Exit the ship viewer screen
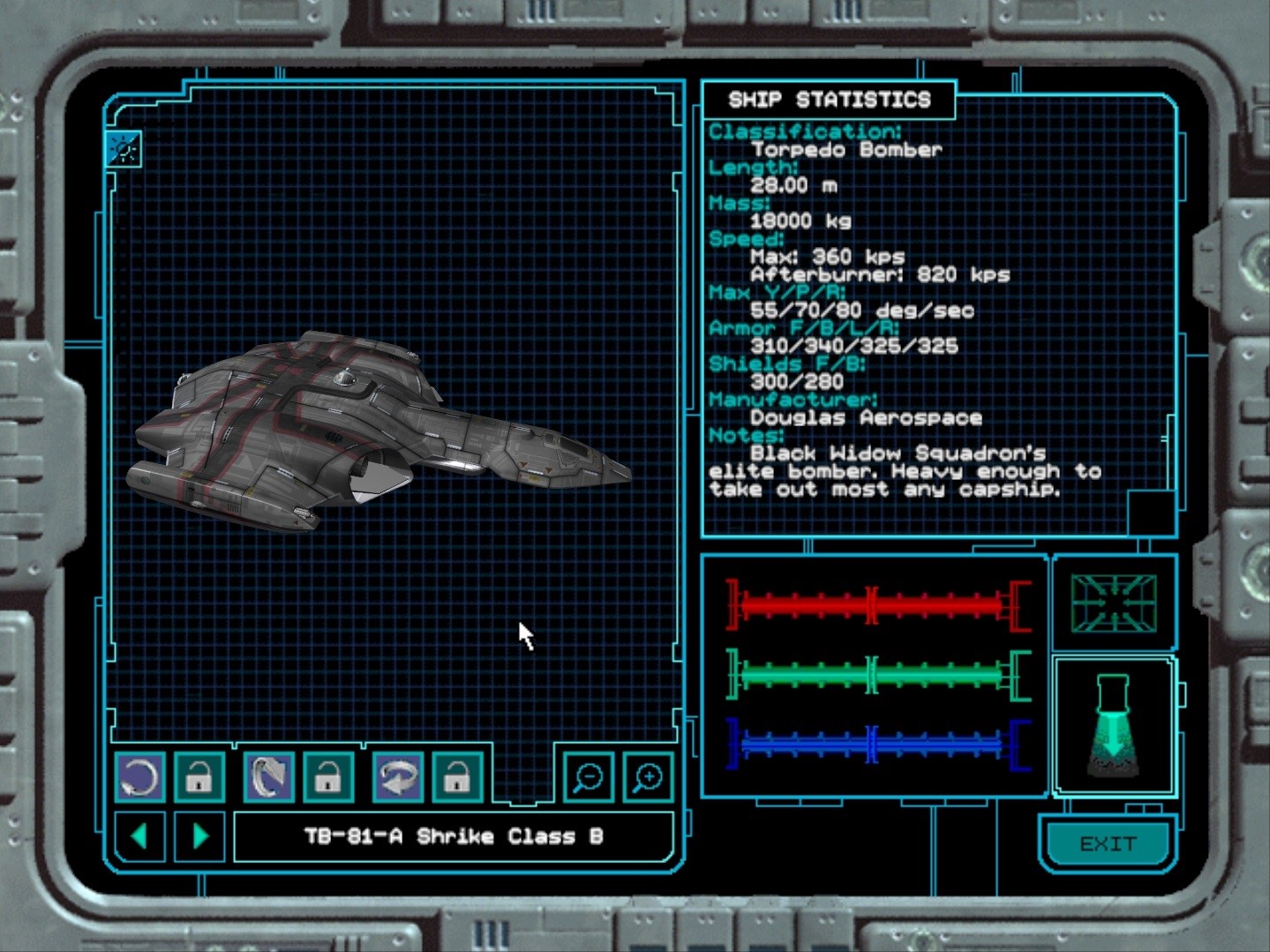The width and height of the screenshot is (1270, 952). coord(1108,844)
